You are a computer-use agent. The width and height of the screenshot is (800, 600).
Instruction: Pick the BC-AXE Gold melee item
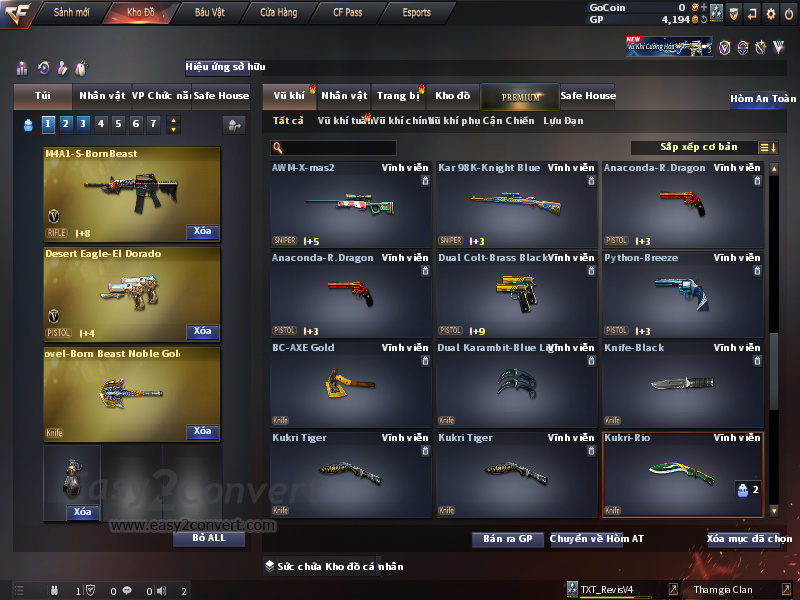click(x=351, y=384)
